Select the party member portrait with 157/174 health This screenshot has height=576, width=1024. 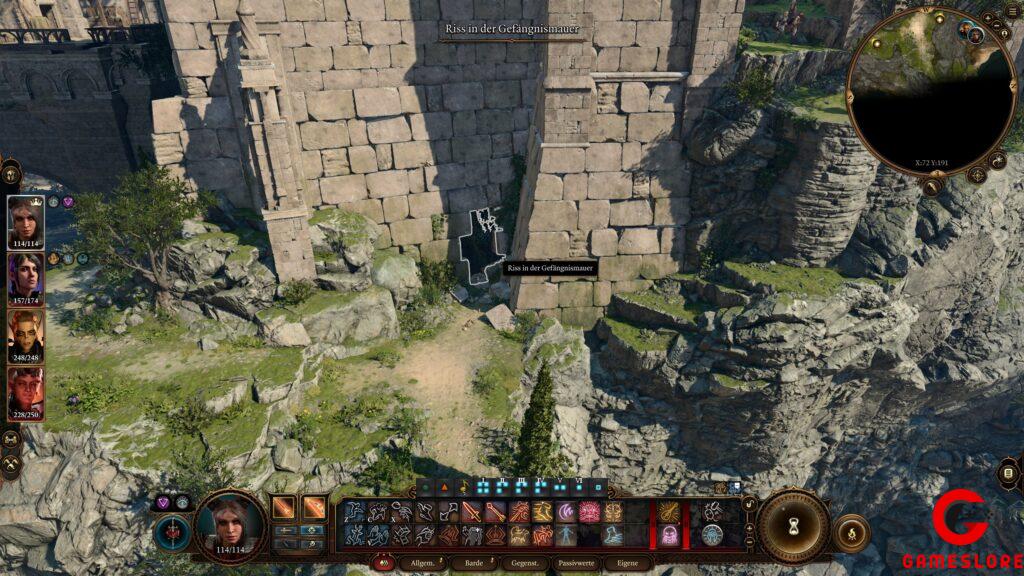[x=26, y=277]
